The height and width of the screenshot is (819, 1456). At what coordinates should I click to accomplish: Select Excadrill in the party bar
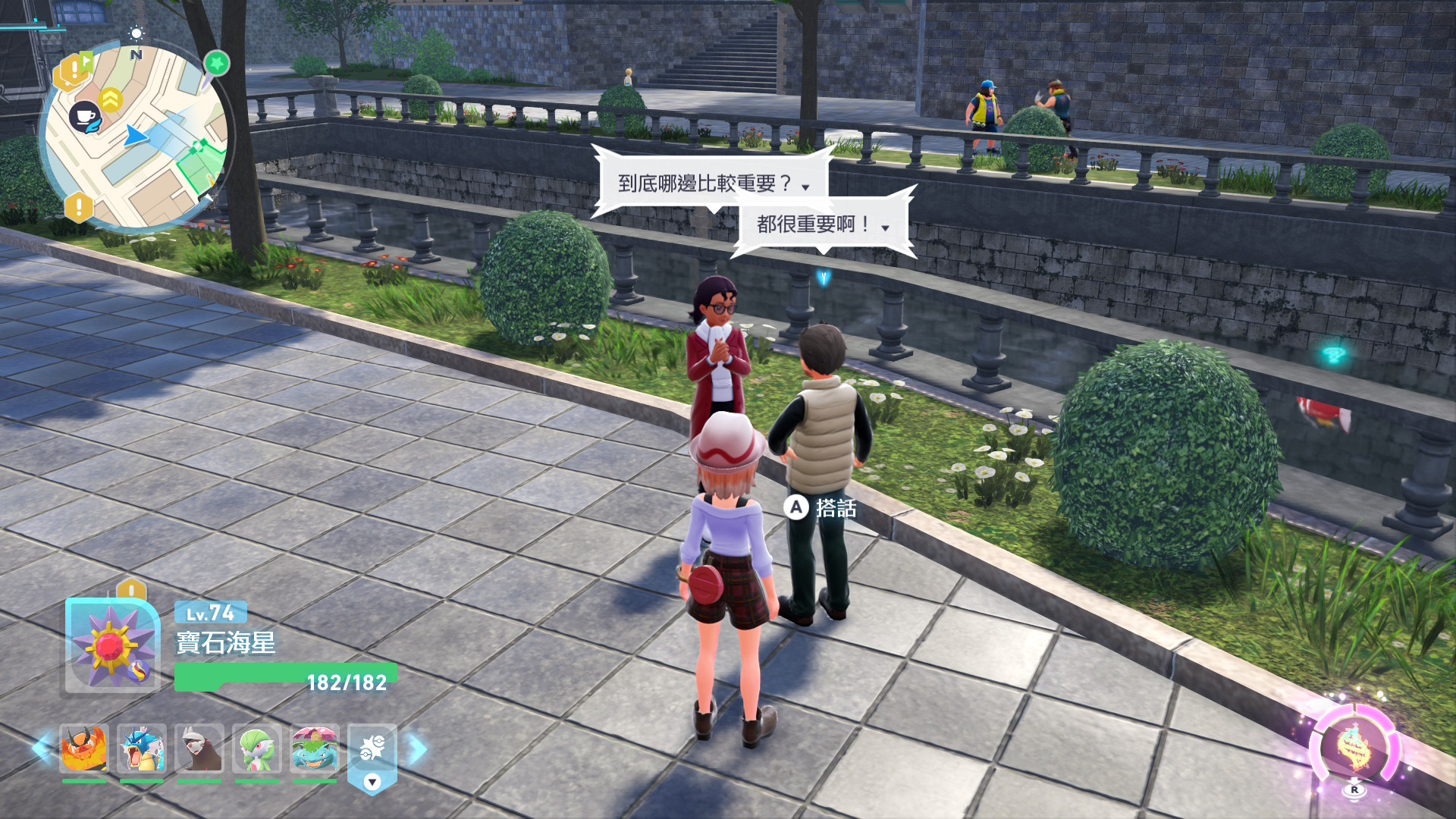point(199,748)
